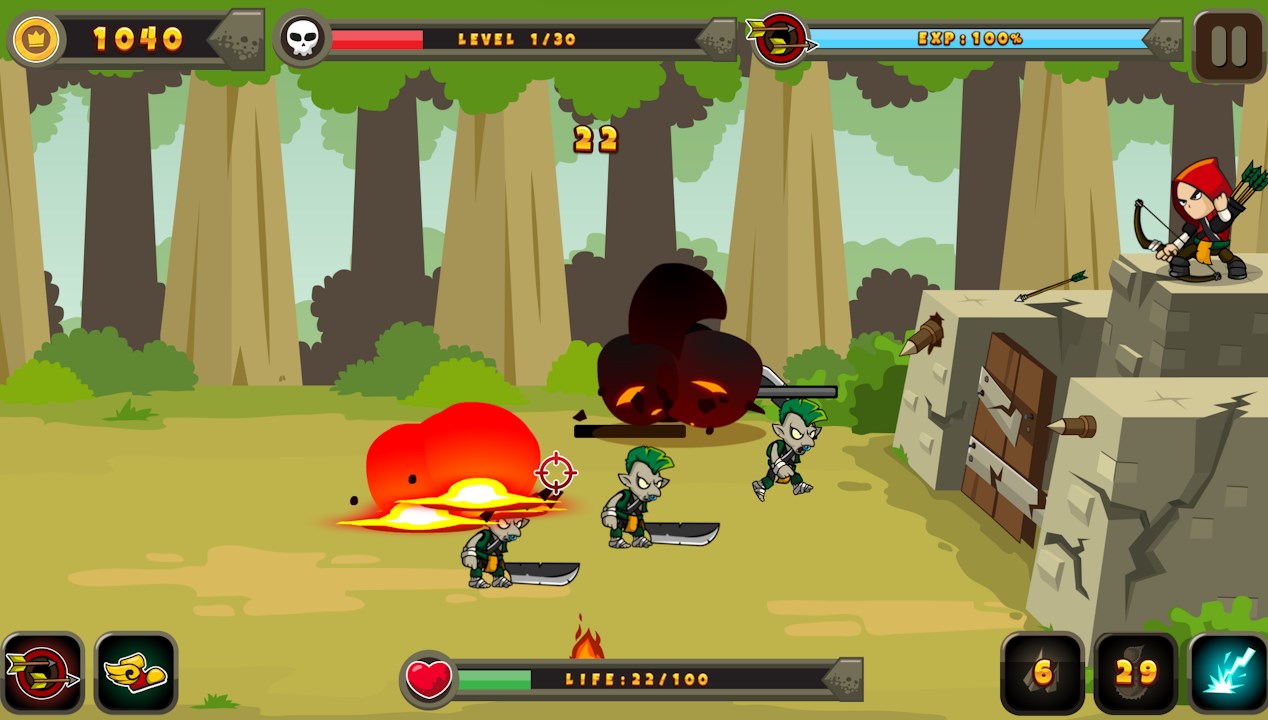This screenshot has height=720, width=1268.
Task: Pause the game with the pause button
Action: coord(1228,46)
